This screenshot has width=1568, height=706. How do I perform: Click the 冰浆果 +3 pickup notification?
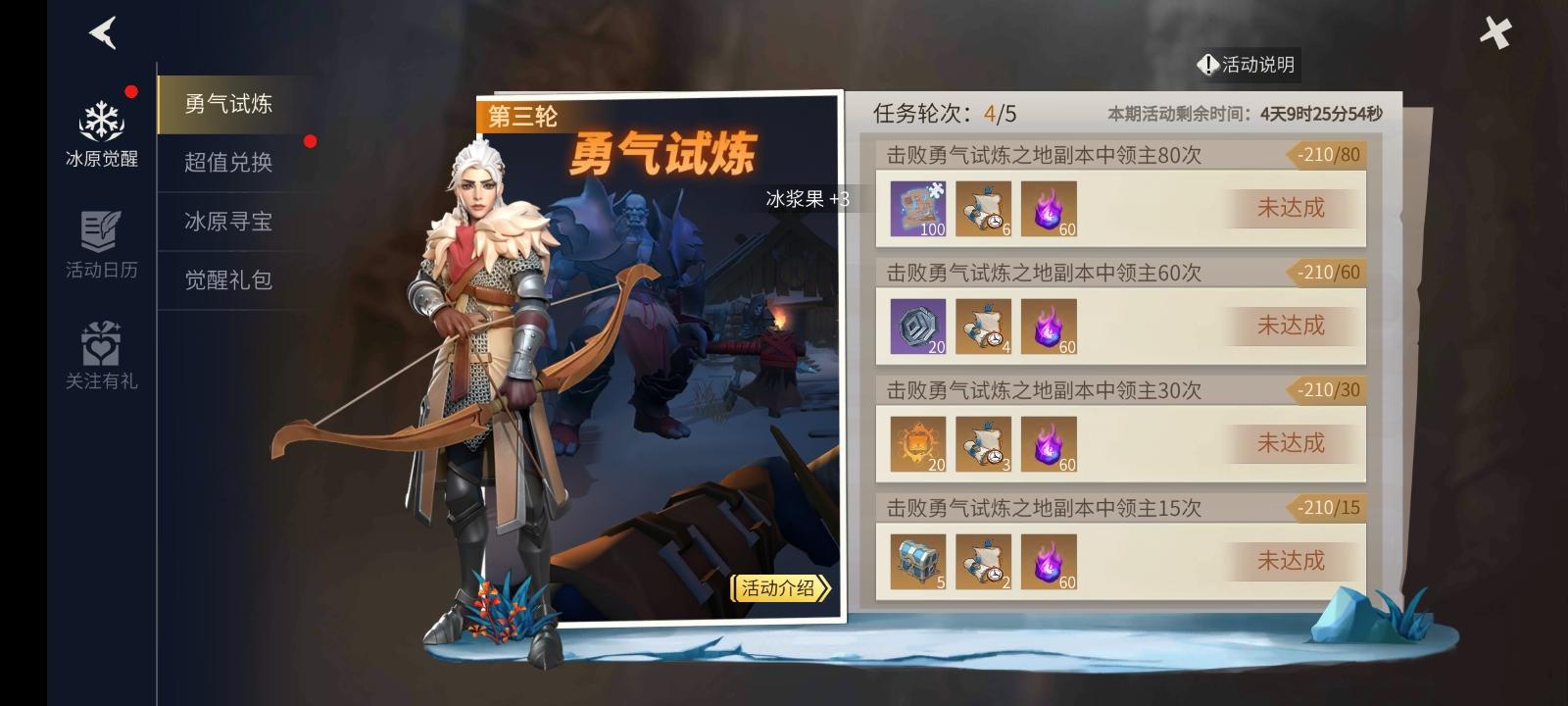804,198
